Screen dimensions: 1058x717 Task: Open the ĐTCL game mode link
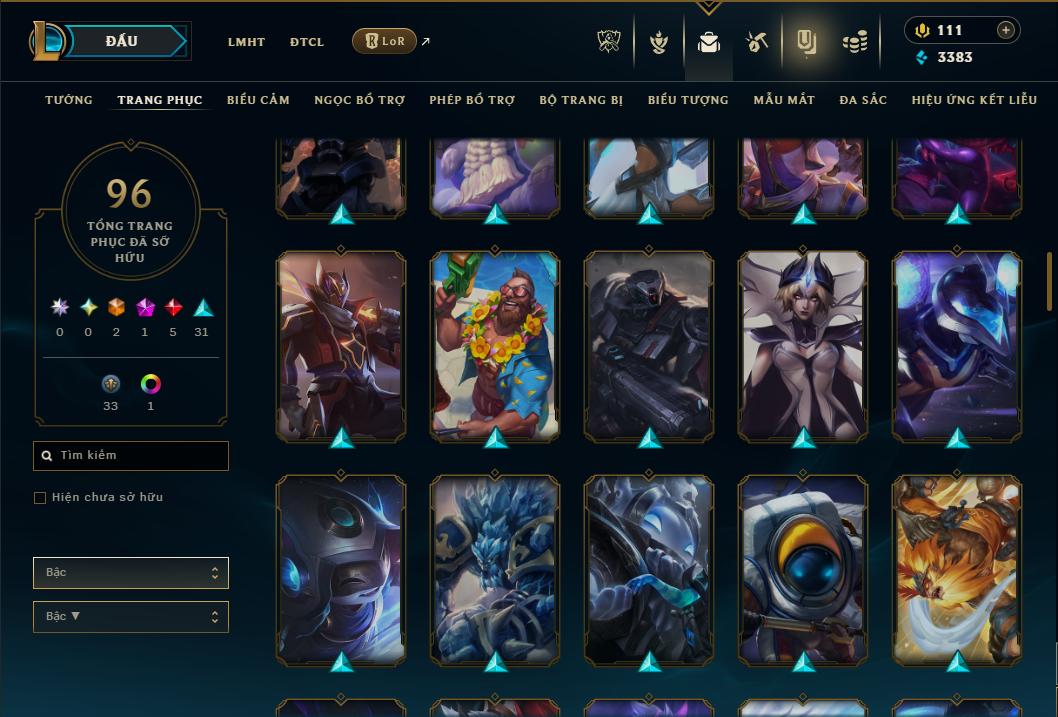pos(307,42)
